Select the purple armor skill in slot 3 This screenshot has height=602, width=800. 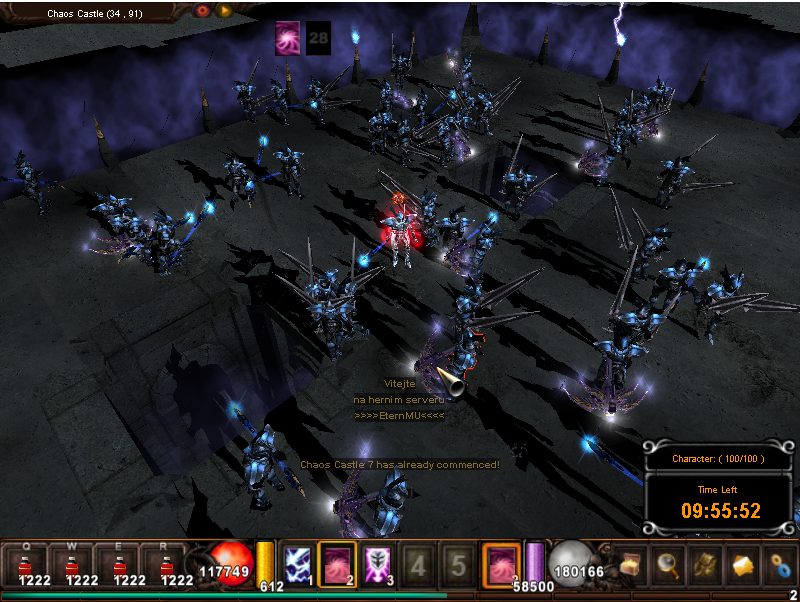click(377, 563)
